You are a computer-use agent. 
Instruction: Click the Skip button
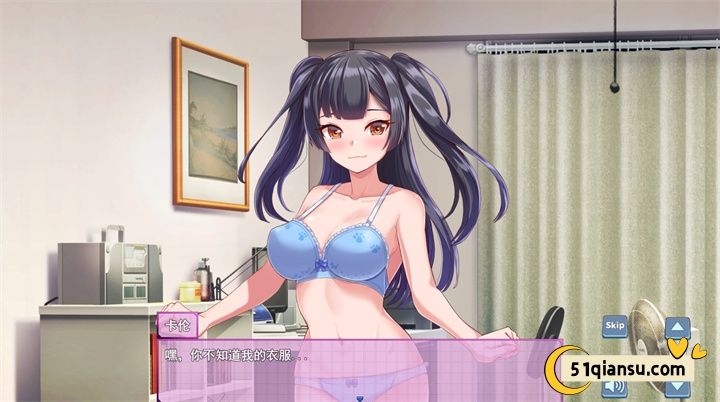[614, 326]
